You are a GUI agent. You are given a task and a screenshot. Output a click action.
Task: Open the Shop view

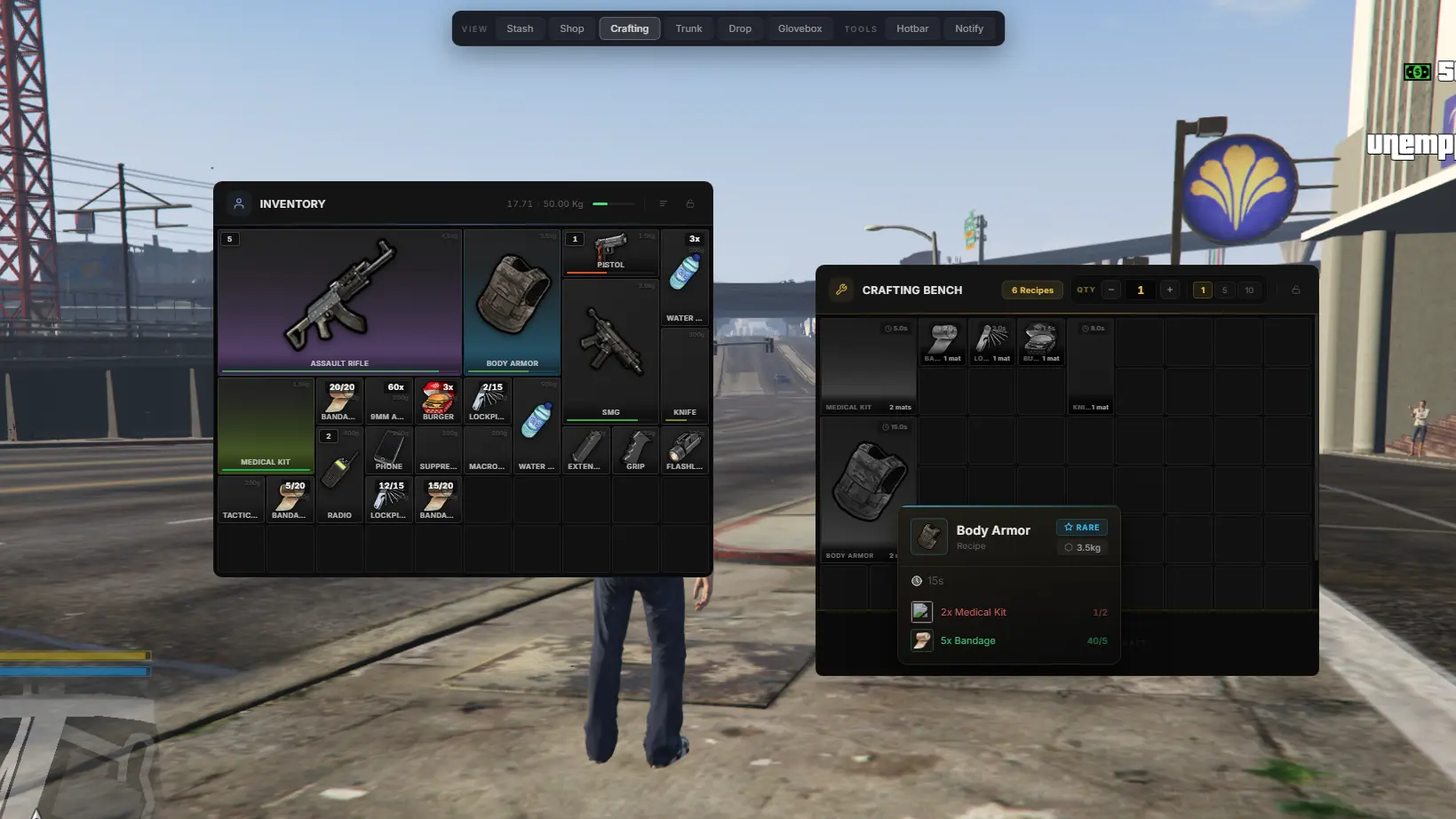(x=571, y=28)
